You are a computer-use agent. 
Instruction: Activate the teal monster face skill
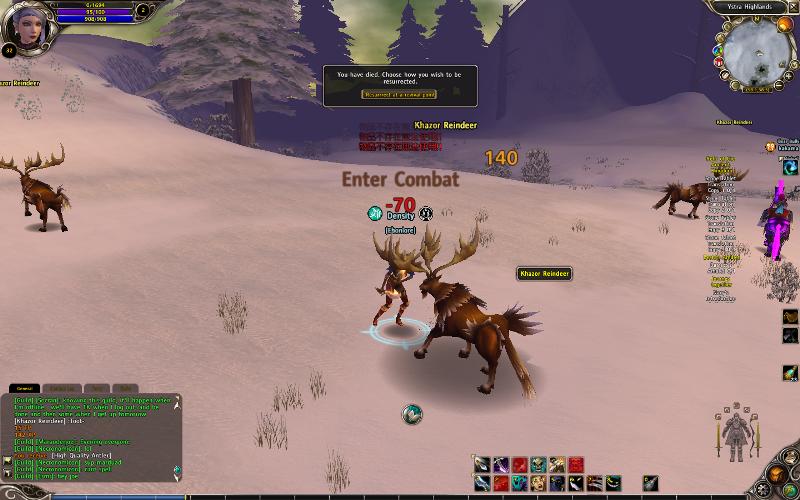pos(520,483)
